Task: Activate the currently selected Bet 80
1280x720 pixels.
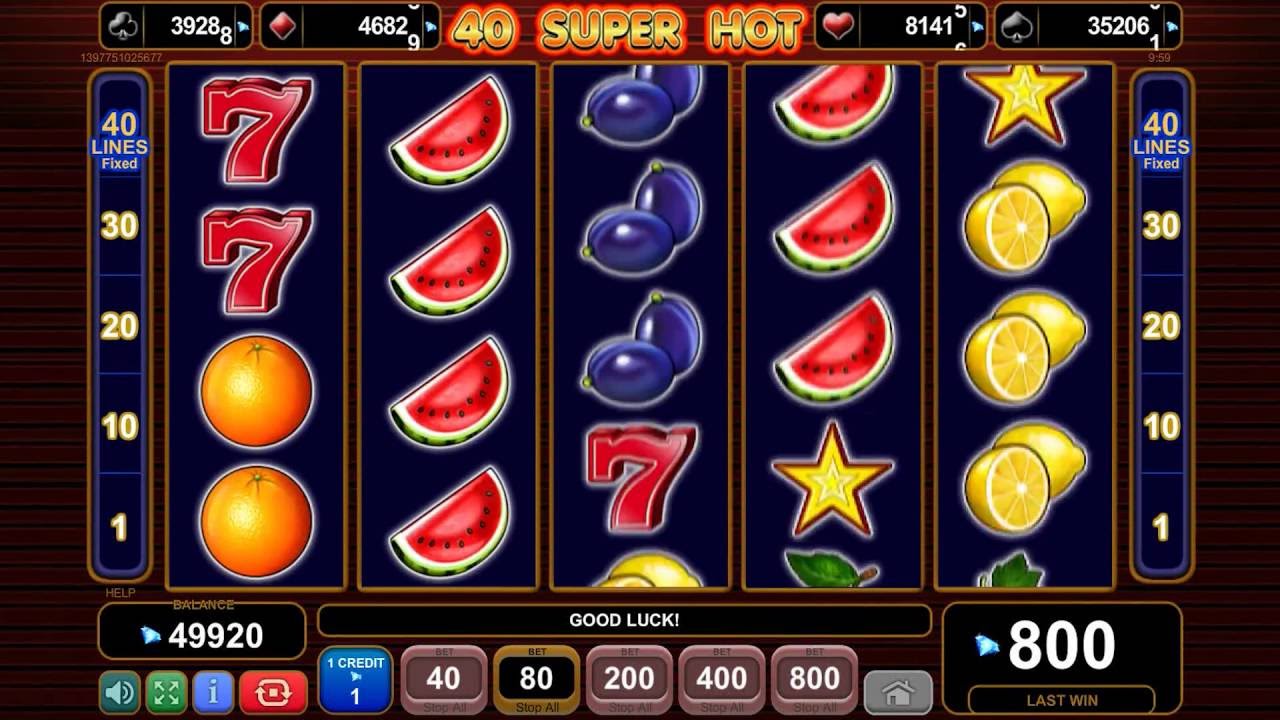Action: coord(536,678)
